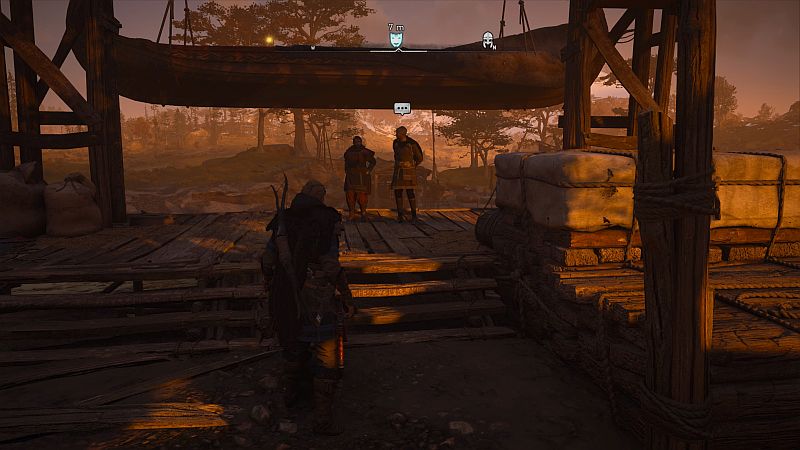The image size is (800, 450).
Task: Click the speech bubble icon above the NPC
Action: coord(402,108)
